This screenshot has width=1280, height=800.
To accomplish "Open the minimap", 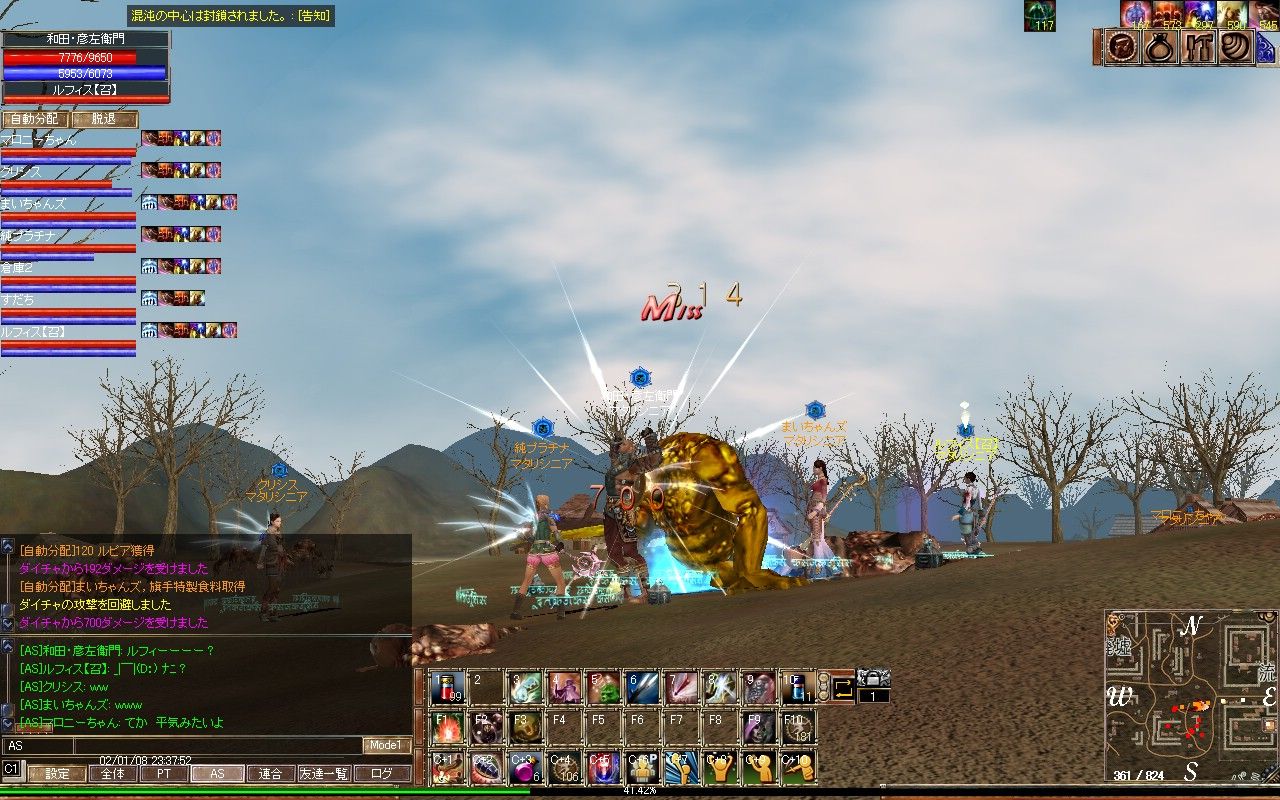I will pos(1190,695).
